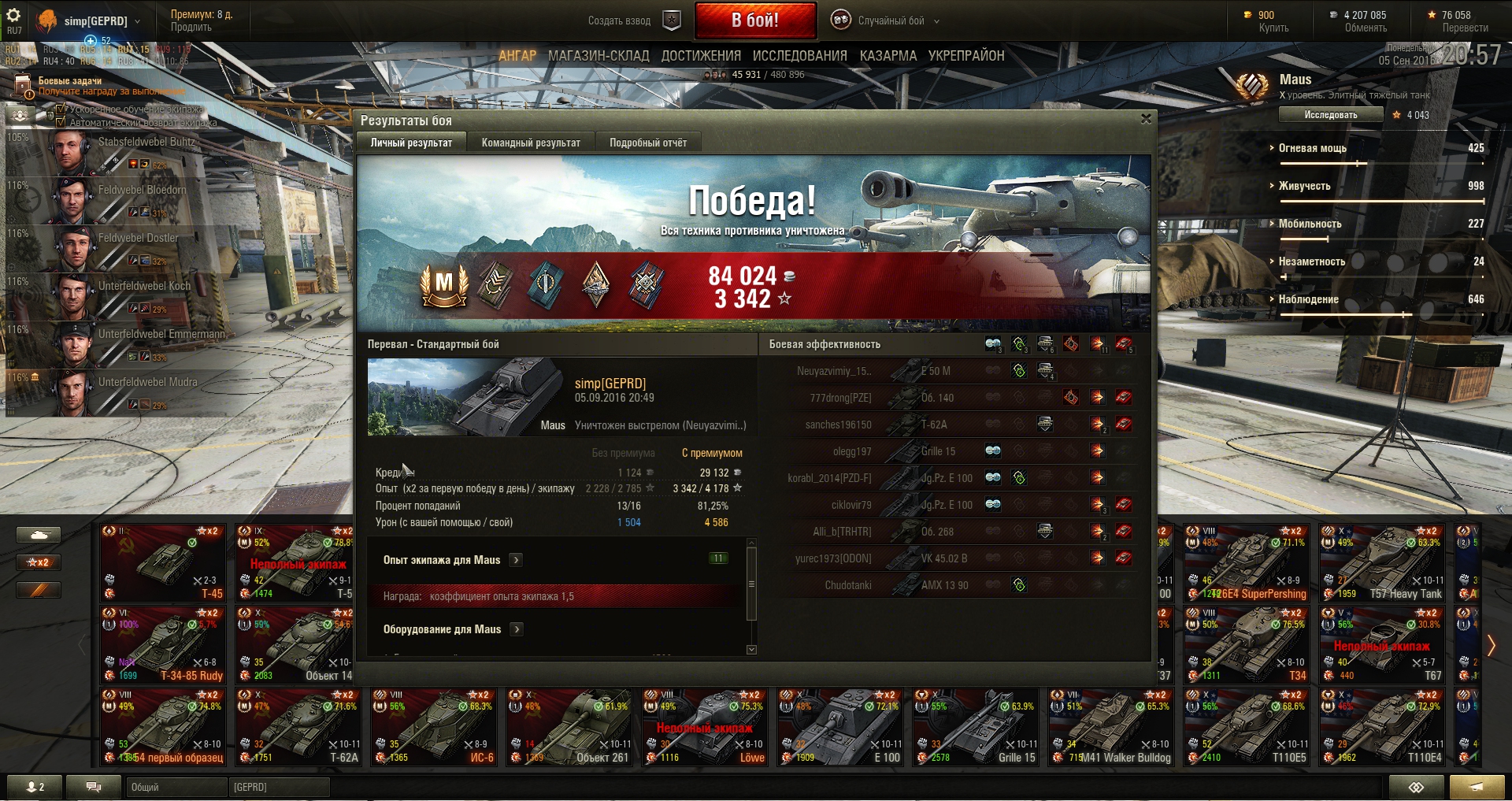Toggle Ускоренное обучение экипажа checkbox
This screenshot has height=801, width=1512.
(x=61, y=109)
